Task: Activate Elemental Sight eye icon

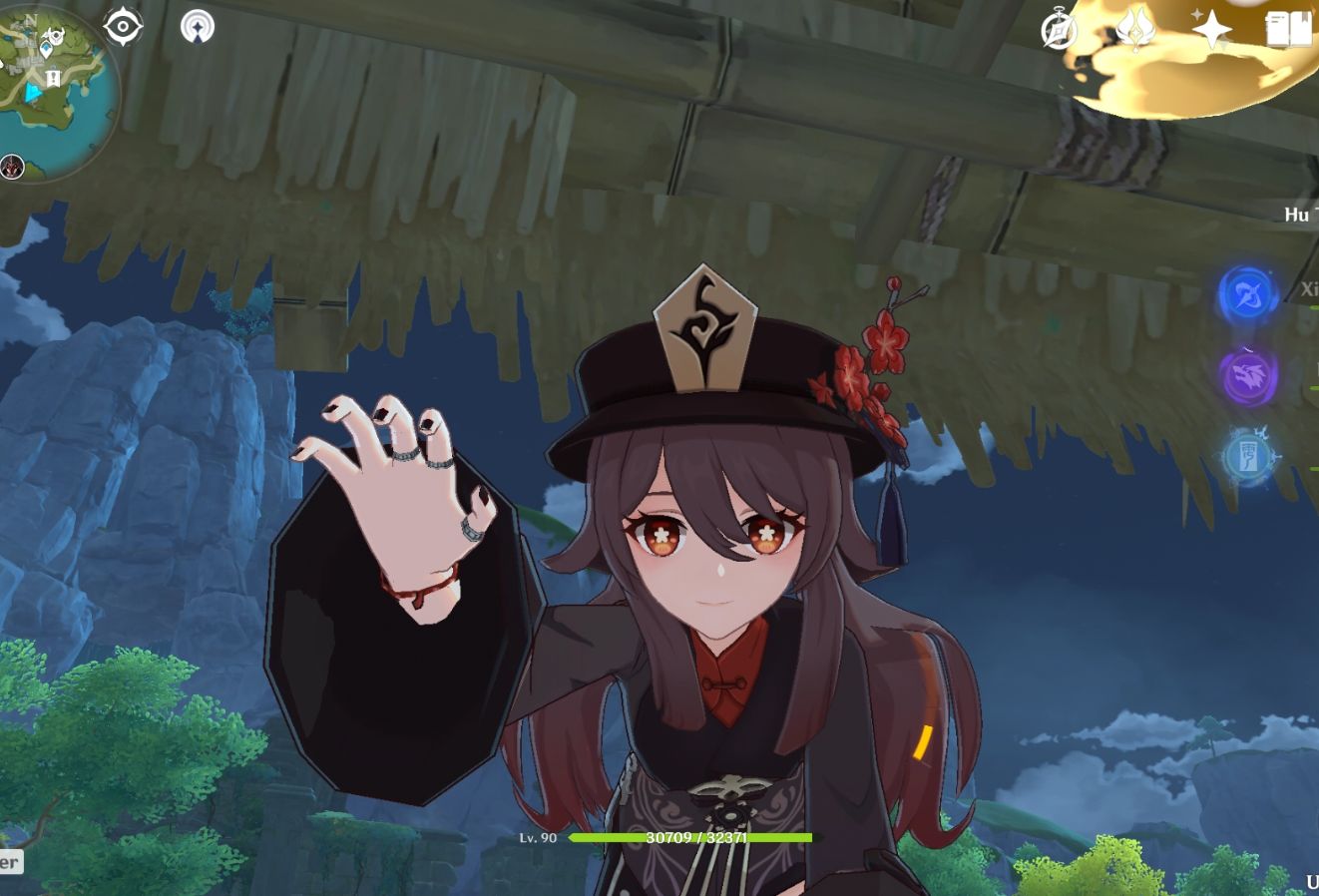Action: tap(122, 24)
